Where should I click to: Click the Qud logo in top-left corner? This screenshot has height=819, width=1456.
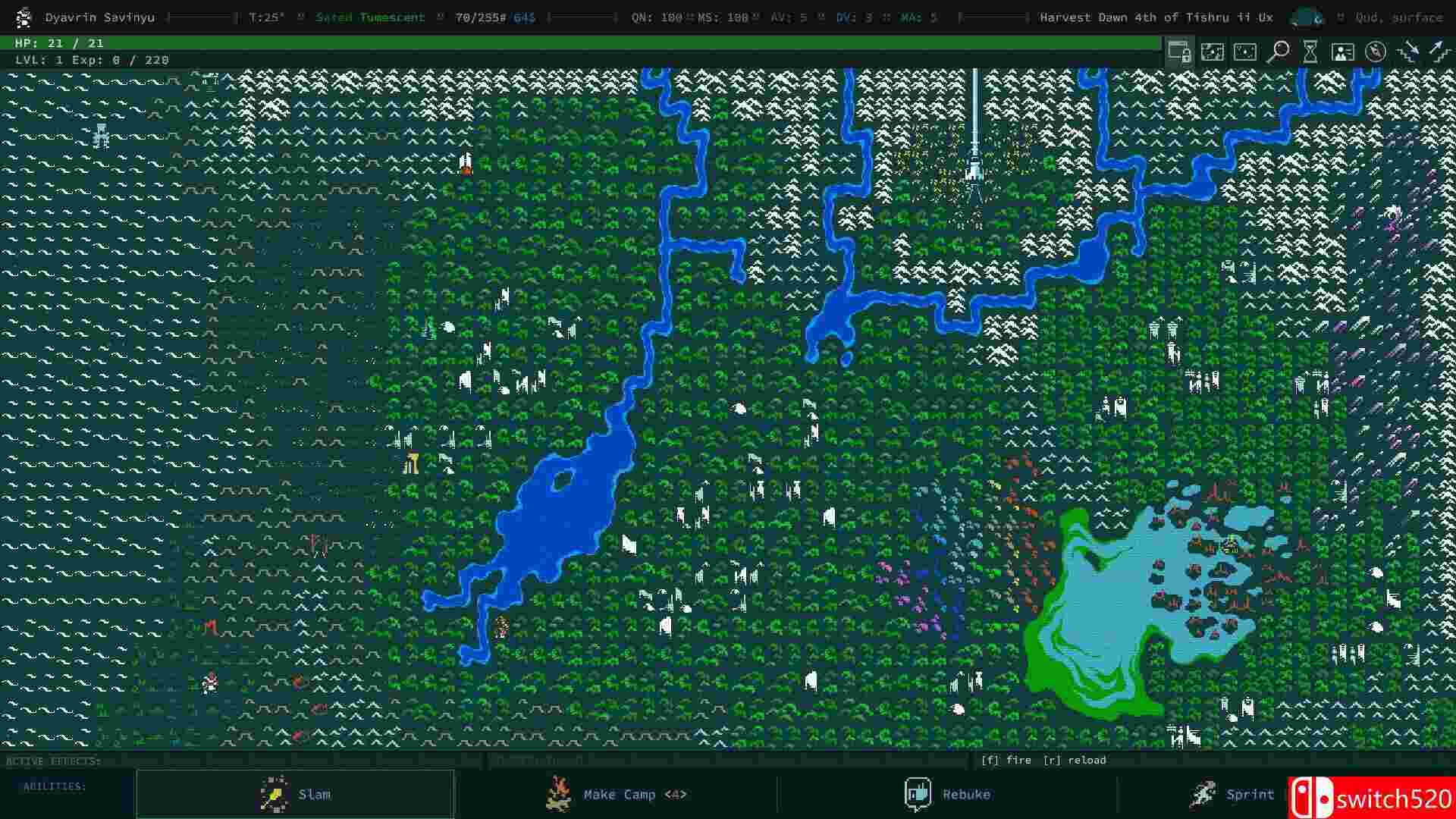(23, 17)
